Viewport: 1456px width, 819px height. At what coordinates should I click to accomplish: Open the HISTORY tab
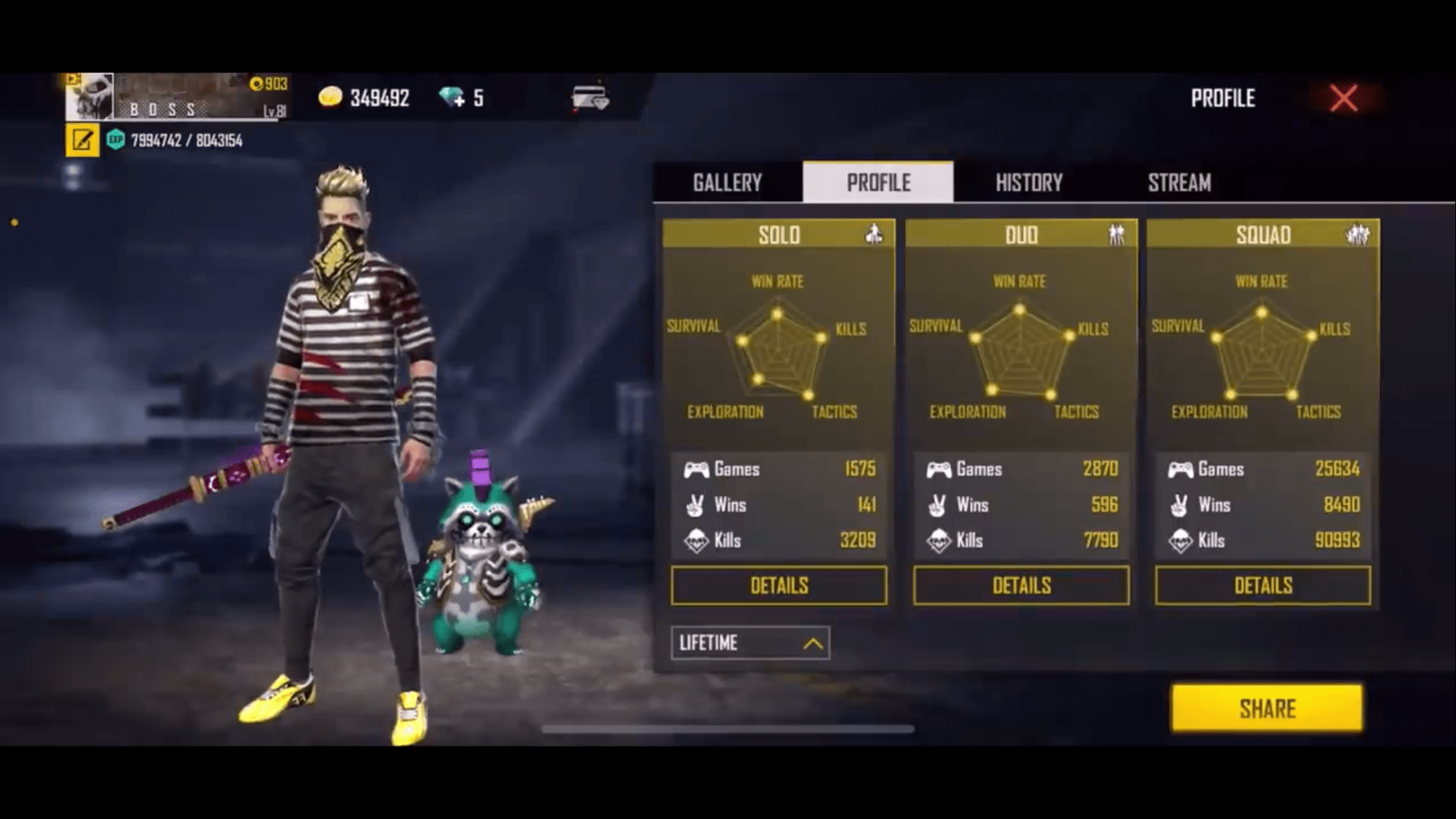click(1028, 183)
